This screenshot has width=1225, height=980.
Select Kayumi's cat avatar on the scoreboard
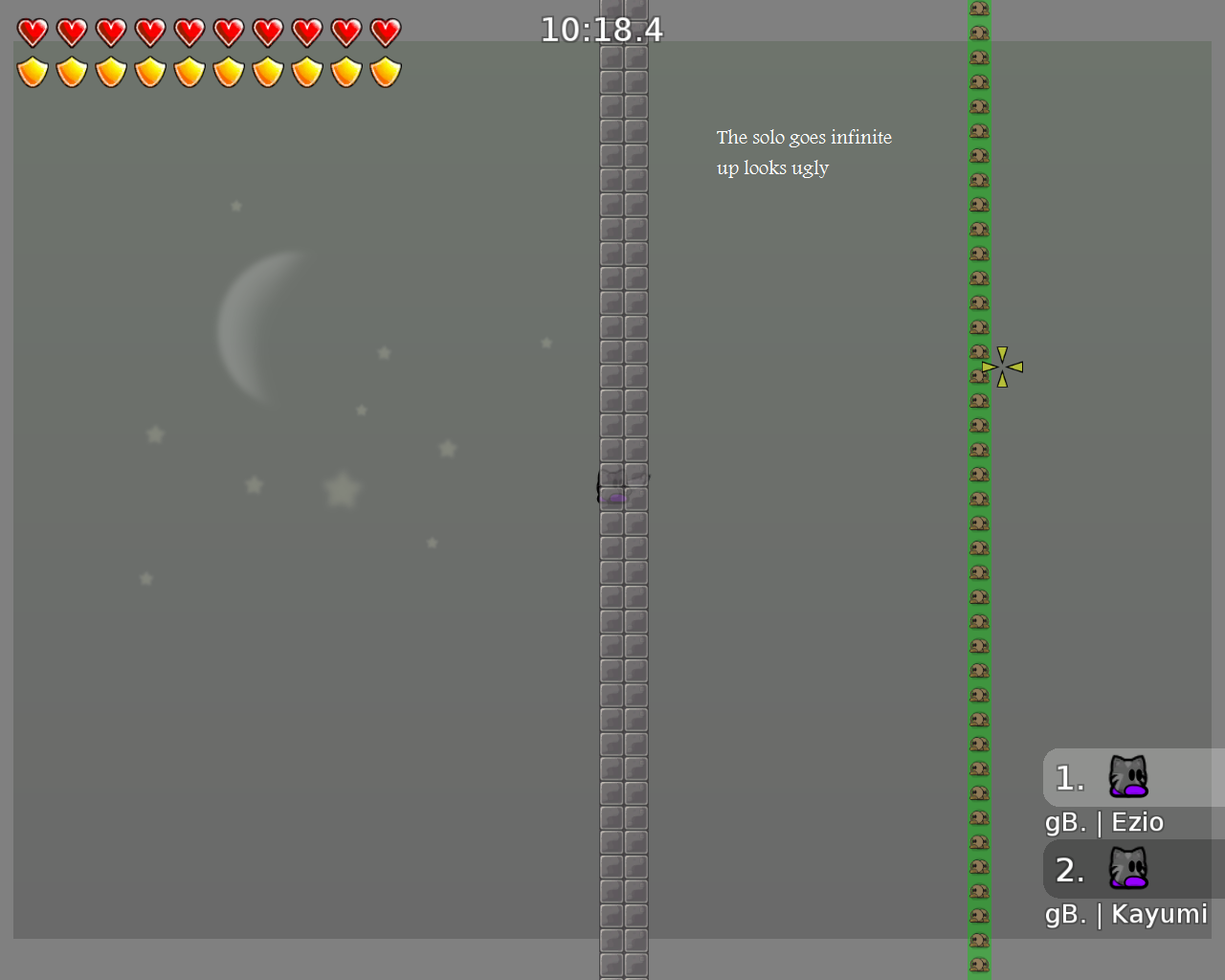click(1129, 868)
